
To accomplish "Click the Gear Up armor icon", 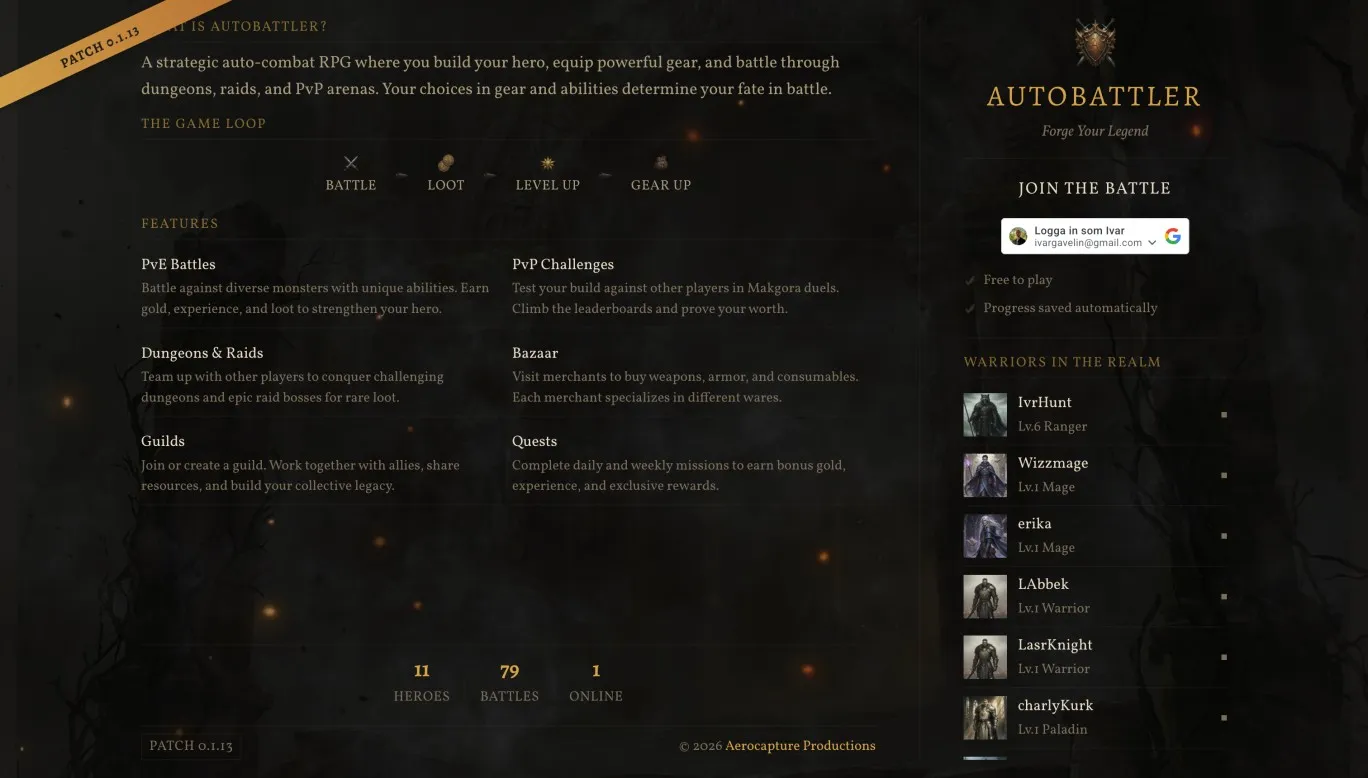I will (660, 162).
